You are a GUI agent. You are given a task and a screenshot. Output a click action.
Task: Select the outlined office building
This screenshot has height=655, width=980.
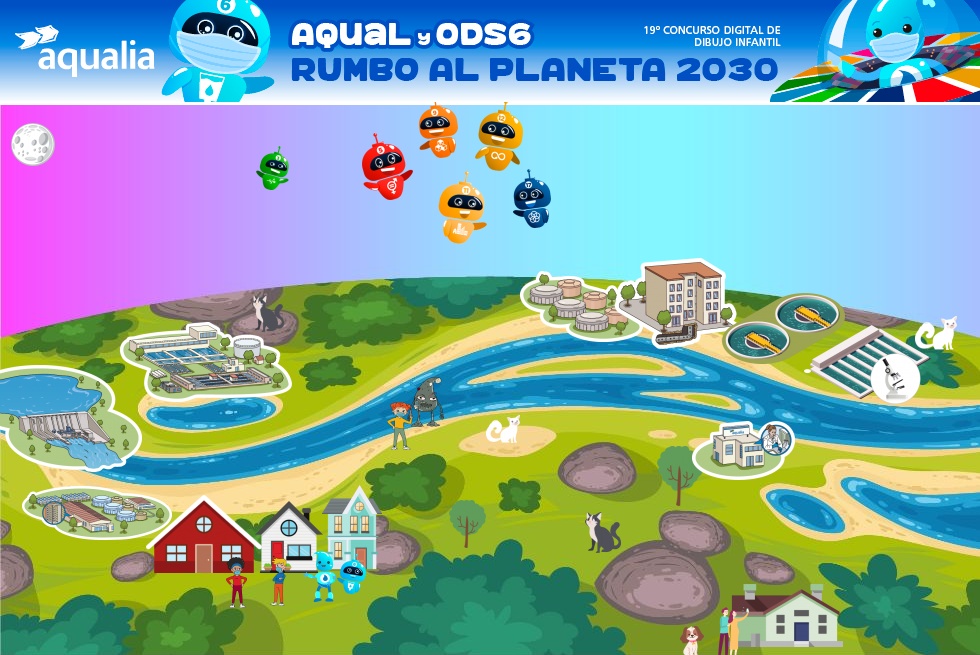tap(683, 297)
